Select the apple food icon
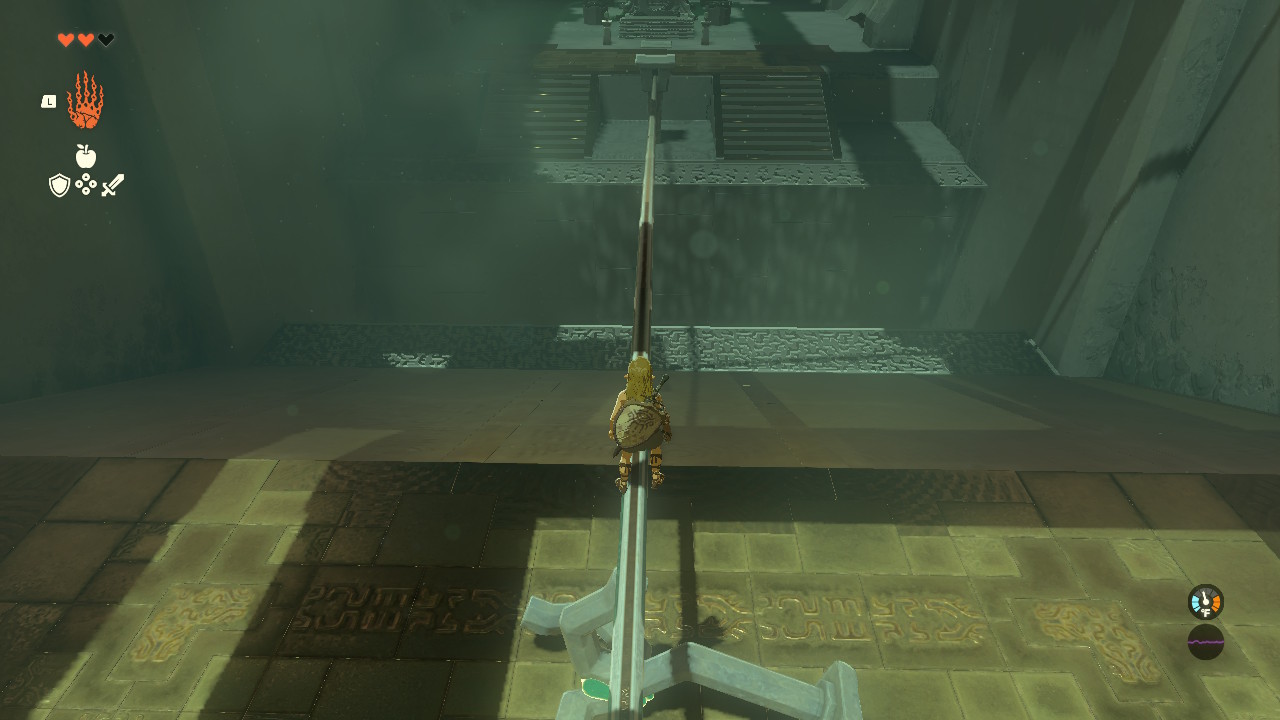The height and width of the screenshot is (720, 1280). (85, 155)
